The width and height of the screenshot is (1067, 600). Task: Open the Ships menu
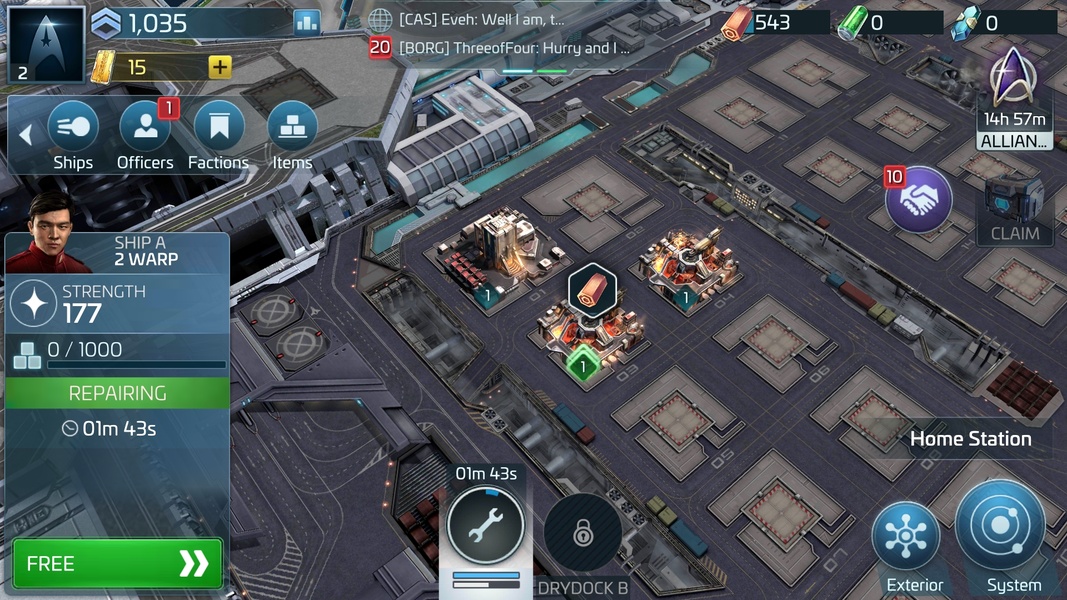(x=73, y=128)
